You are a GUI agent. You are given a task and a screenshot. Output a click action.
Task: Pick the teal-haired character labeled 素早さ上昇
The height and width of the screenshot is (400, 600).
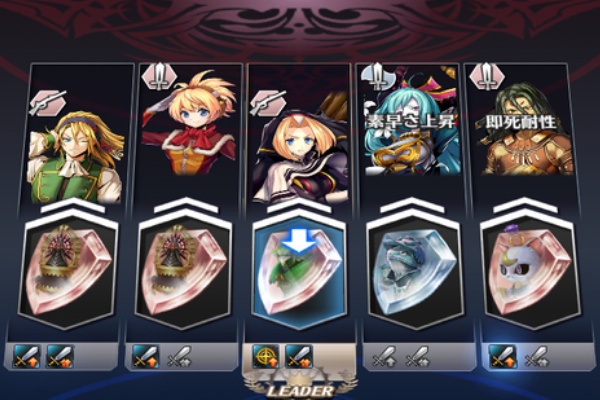click(x=412, y=135)
